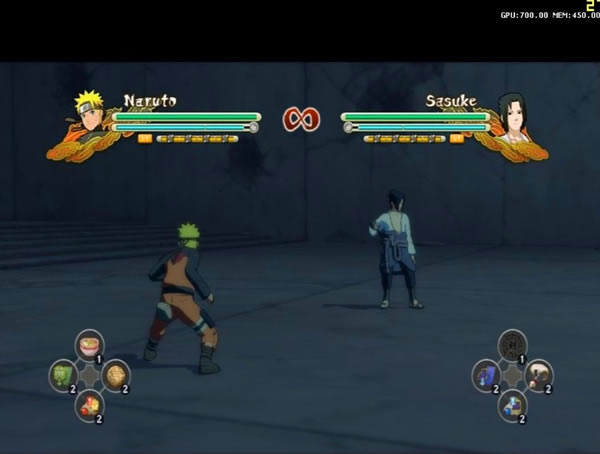Select the dark shuriken item in Sasuke's wheel
Screen dimensions: 600x454
[513, 345]
